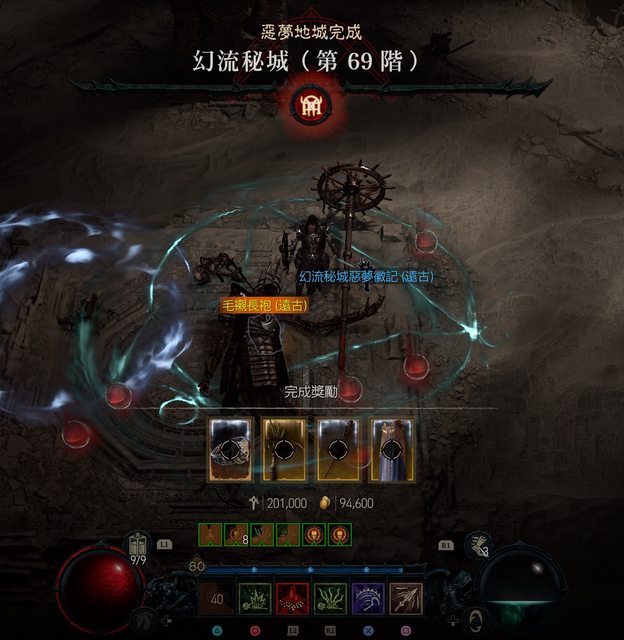Use the healing potion icon showing 9/9
This screenshot has height=640, width=624.
click(x=138, y=549)
